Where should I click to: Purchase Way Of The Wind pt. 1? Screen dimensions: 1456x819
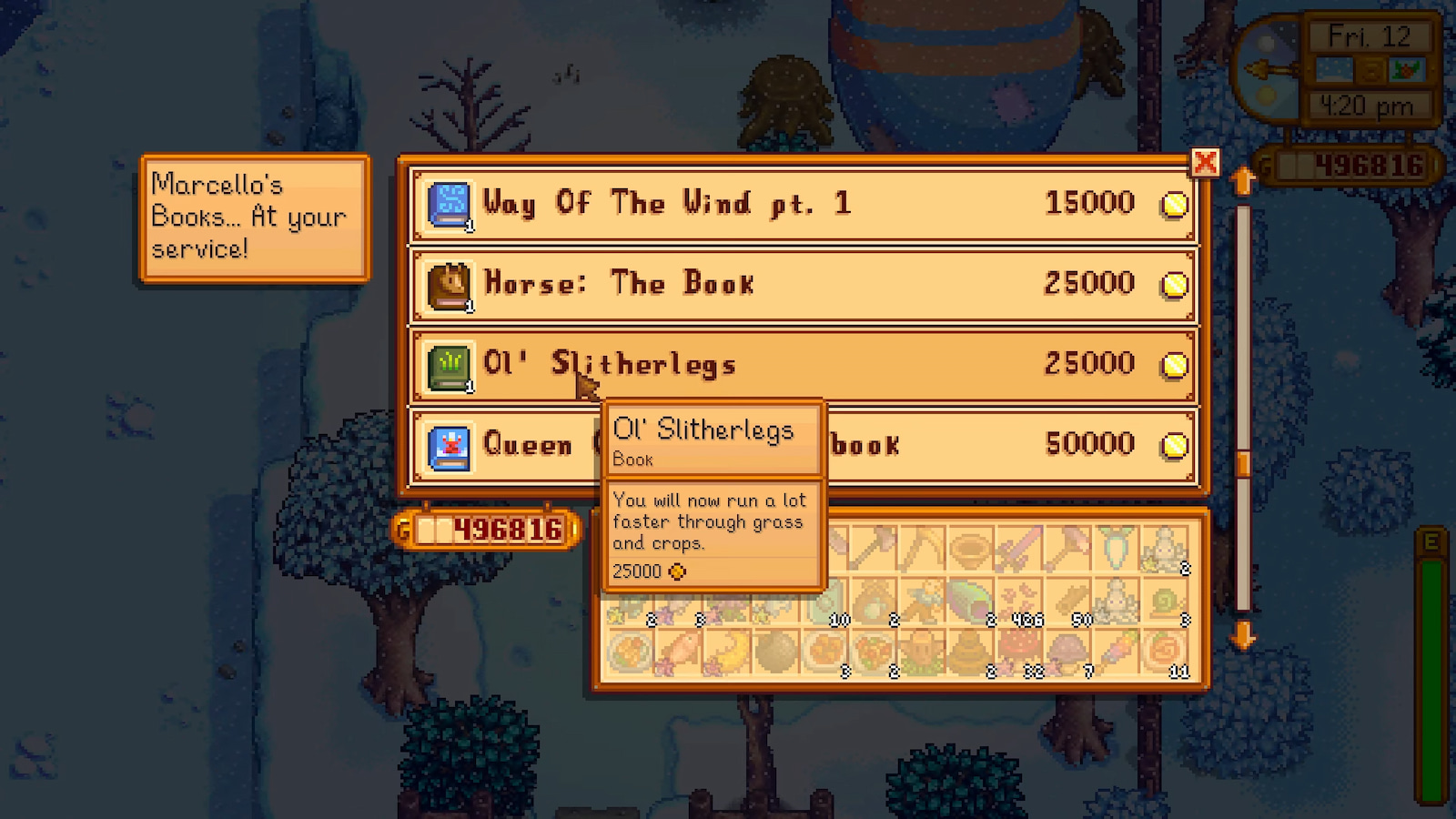coord(801,204)
